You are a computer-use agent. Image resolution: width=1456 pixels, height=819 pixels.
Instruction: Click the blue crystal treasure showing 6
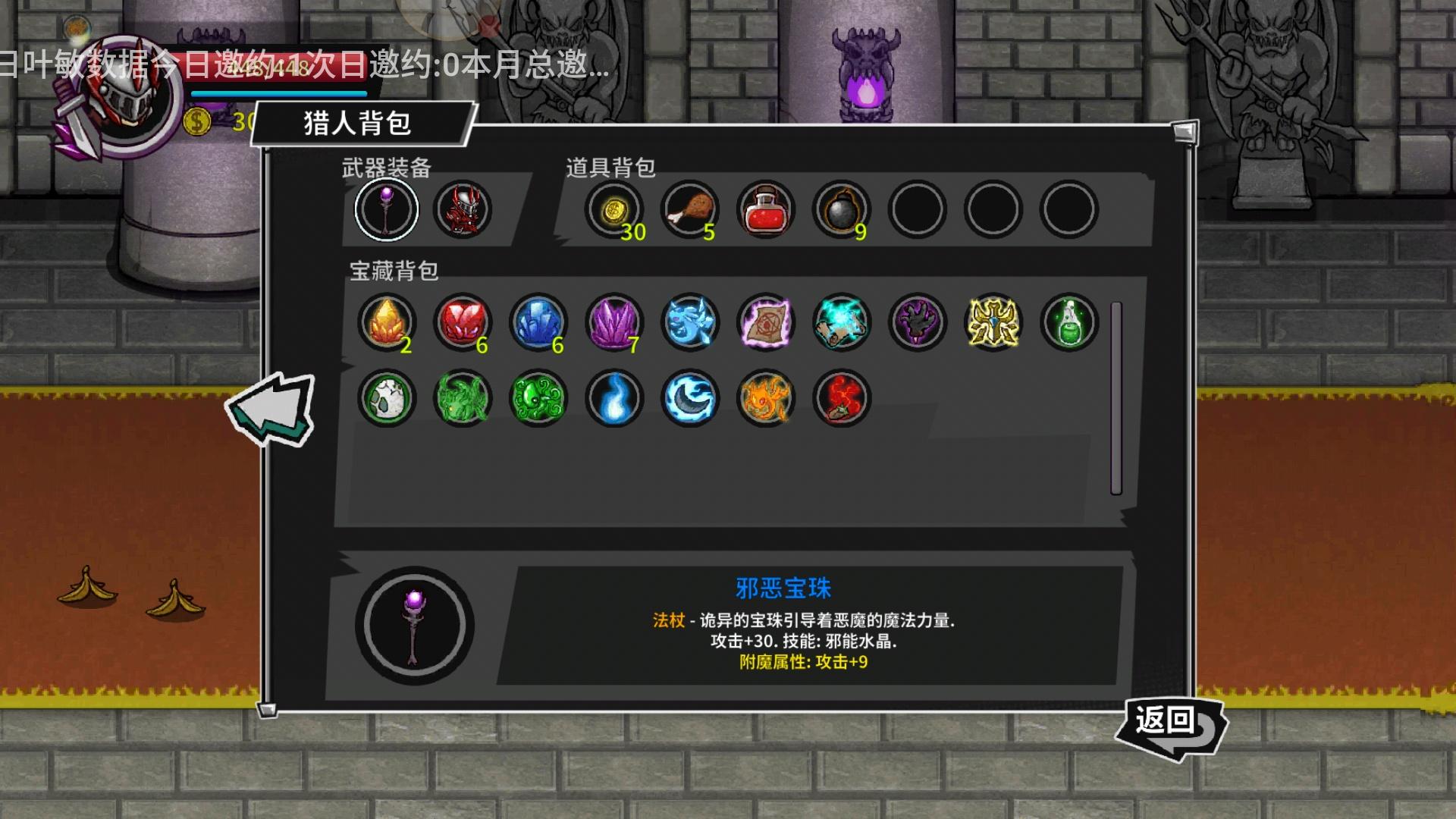pyautogui.click(x=537, y=322)
